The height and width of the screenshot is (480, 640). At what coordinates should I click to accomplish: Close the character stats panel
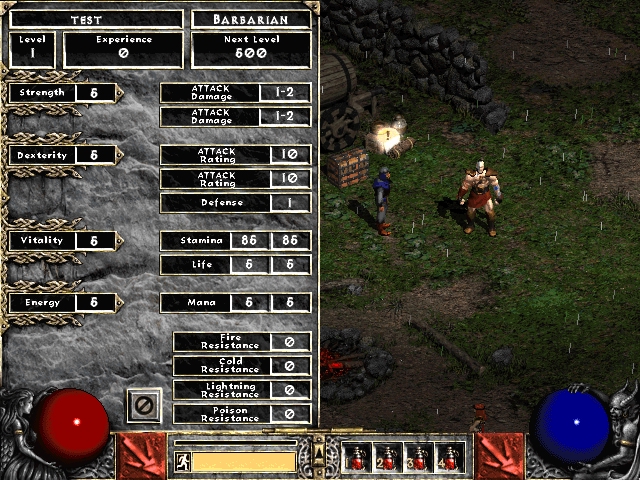point(143,405)
